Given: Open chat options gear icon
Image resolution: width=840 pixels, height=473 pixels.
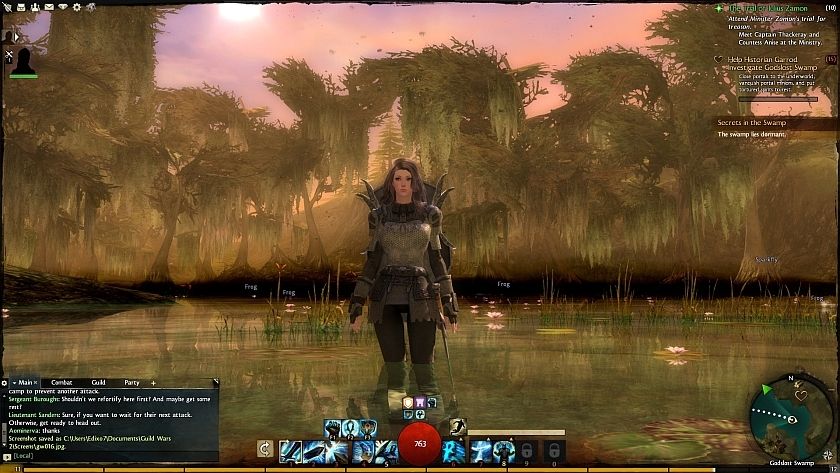Looking at the screenshot, I should [x=5, y=382].
